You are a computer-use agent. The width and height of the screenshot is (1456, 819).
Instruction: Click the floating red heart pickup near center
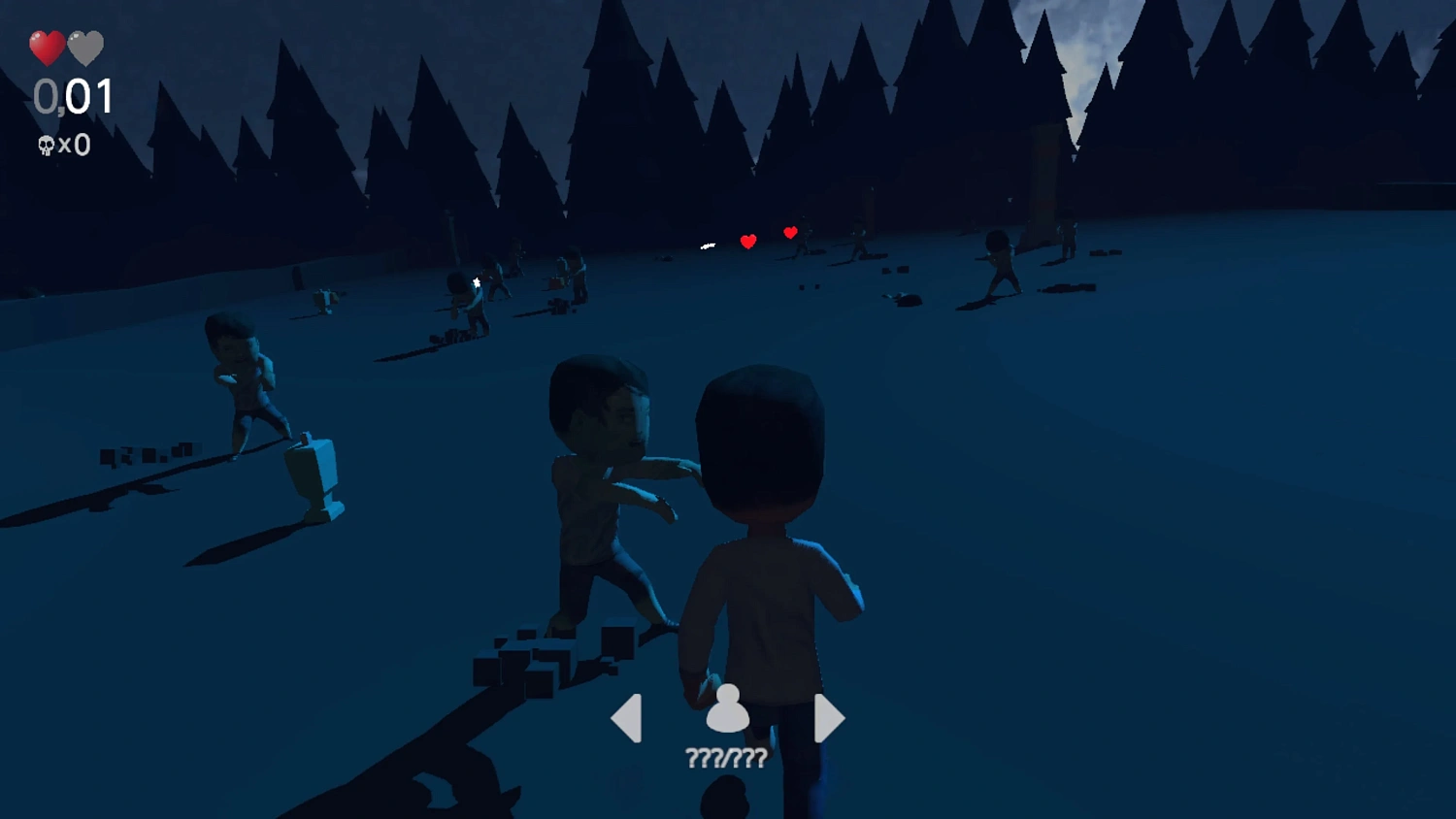pyautogui.click(x=747, y=240)
